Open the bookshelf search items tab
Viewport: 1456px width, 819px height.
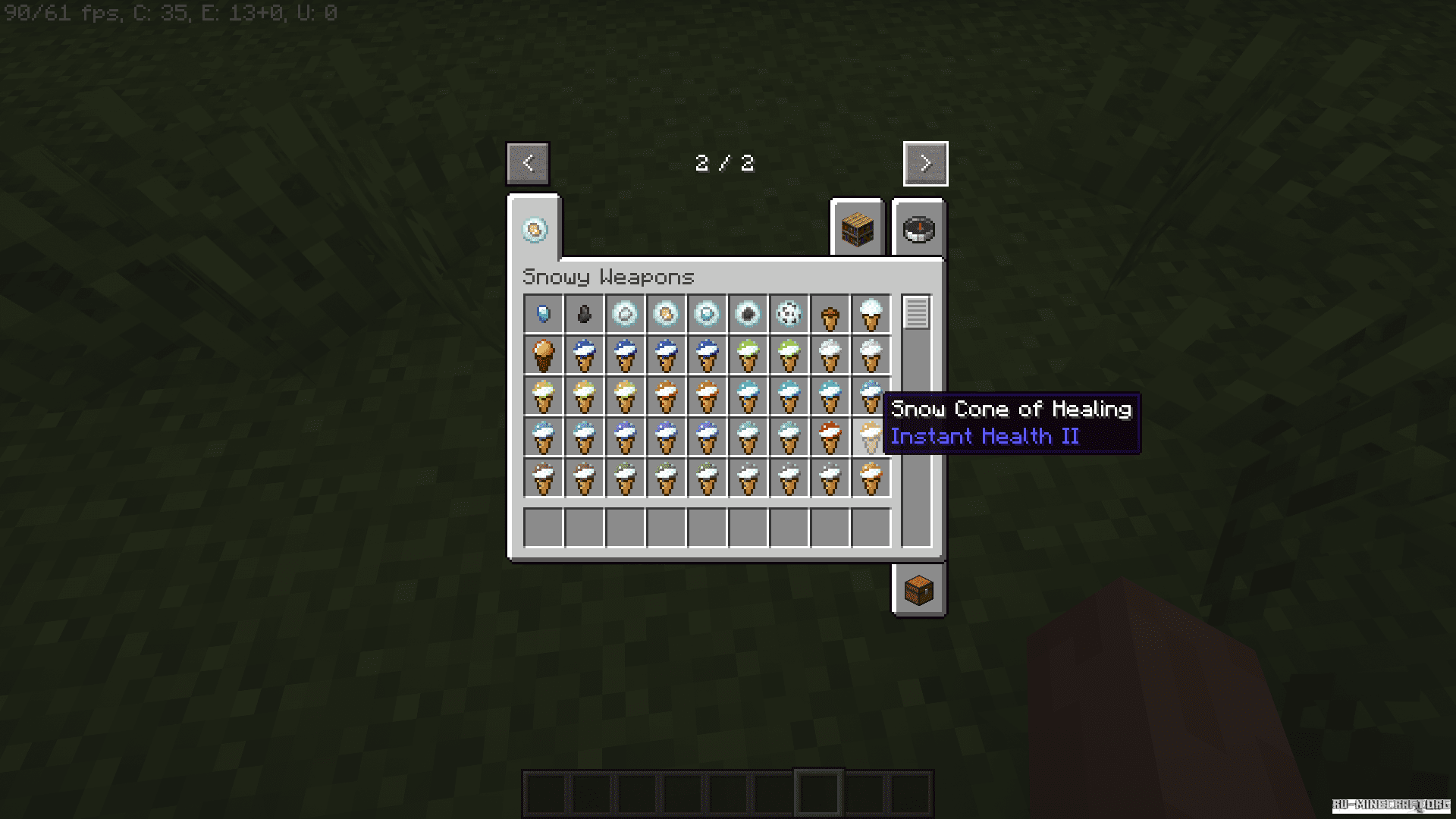858,229
